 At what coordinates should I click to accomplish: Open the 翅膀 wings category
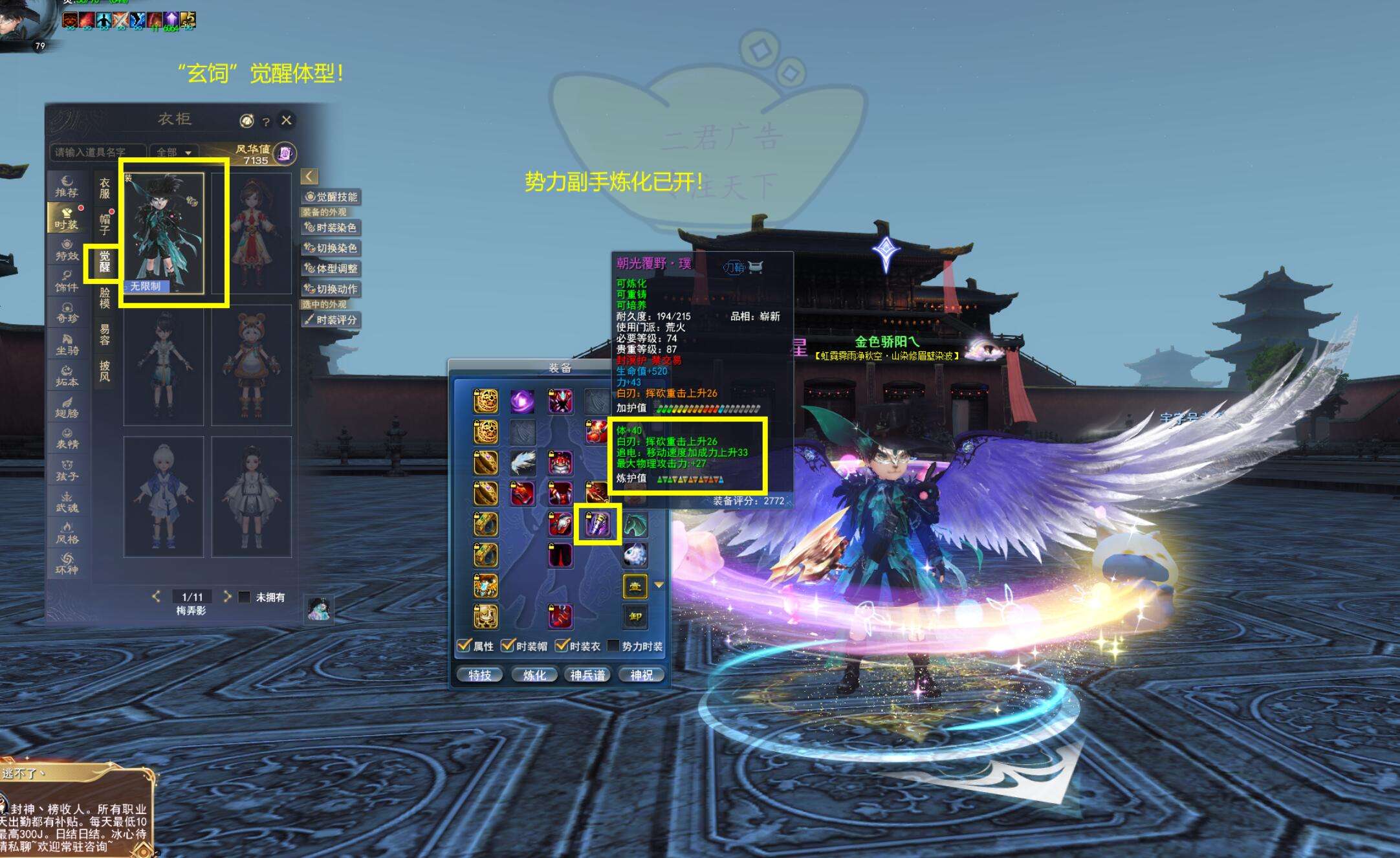67,407
